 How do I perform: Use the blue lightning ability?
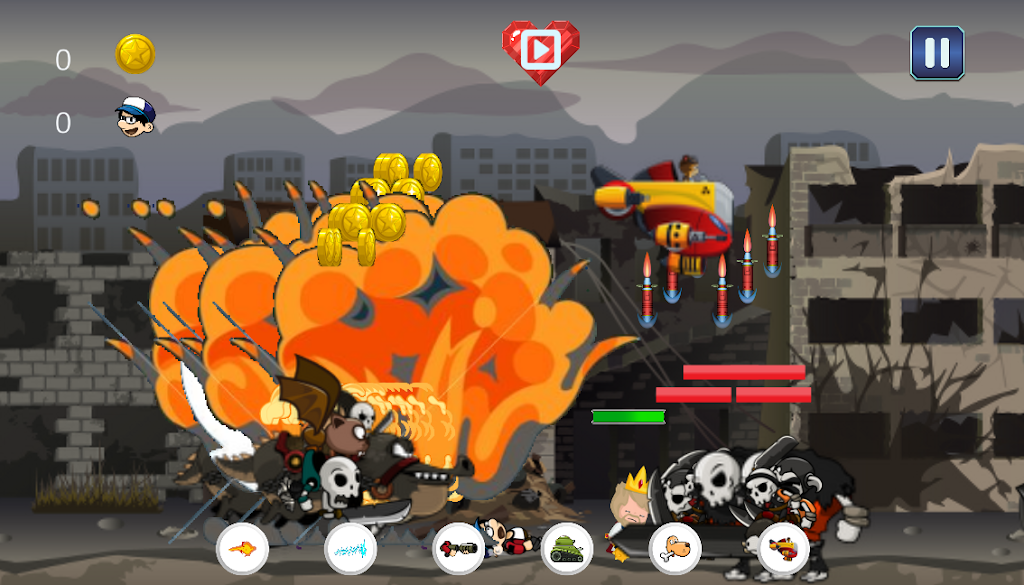351,548
